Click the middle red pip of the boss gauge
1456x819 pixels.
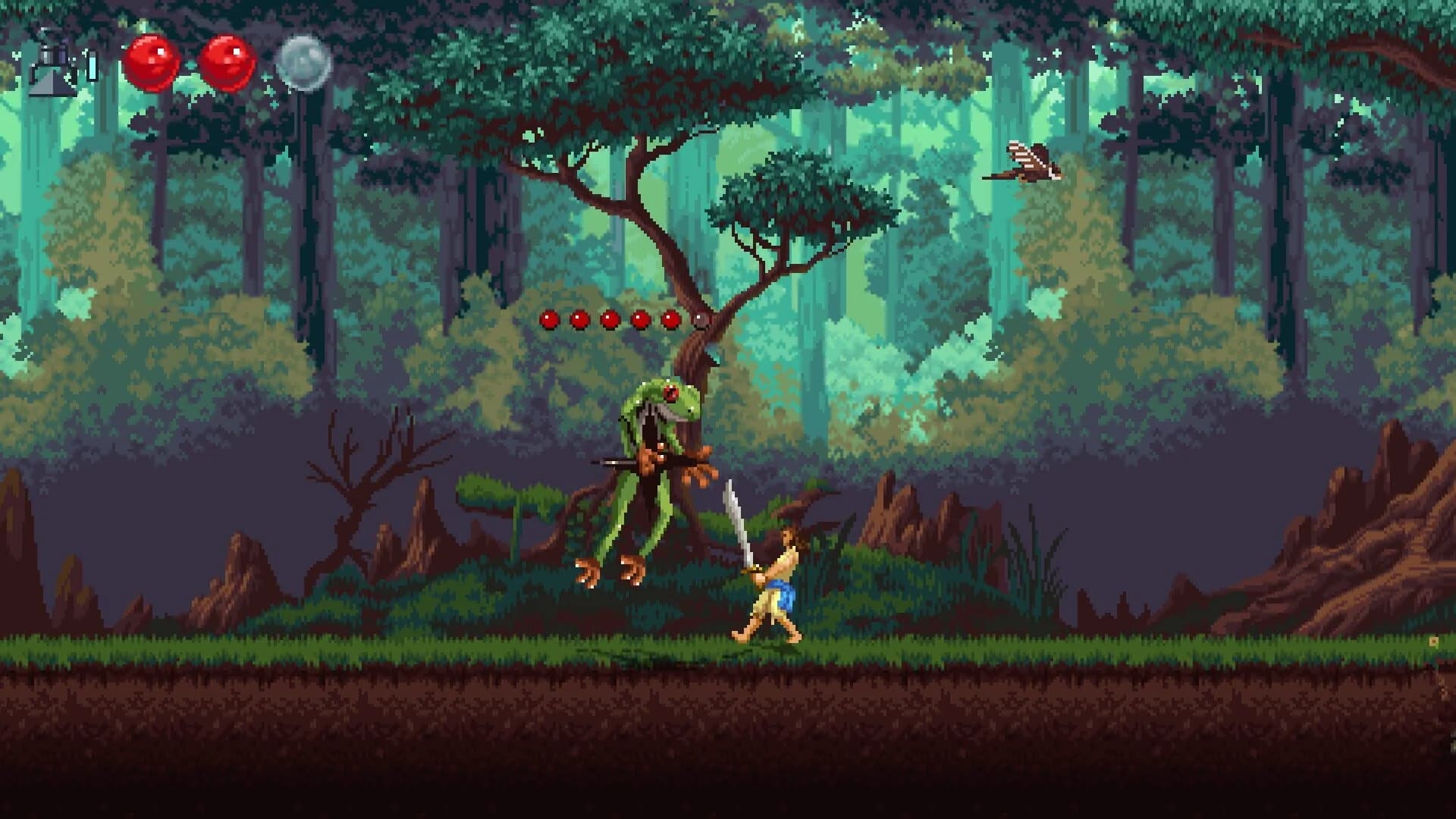(609, 318)
